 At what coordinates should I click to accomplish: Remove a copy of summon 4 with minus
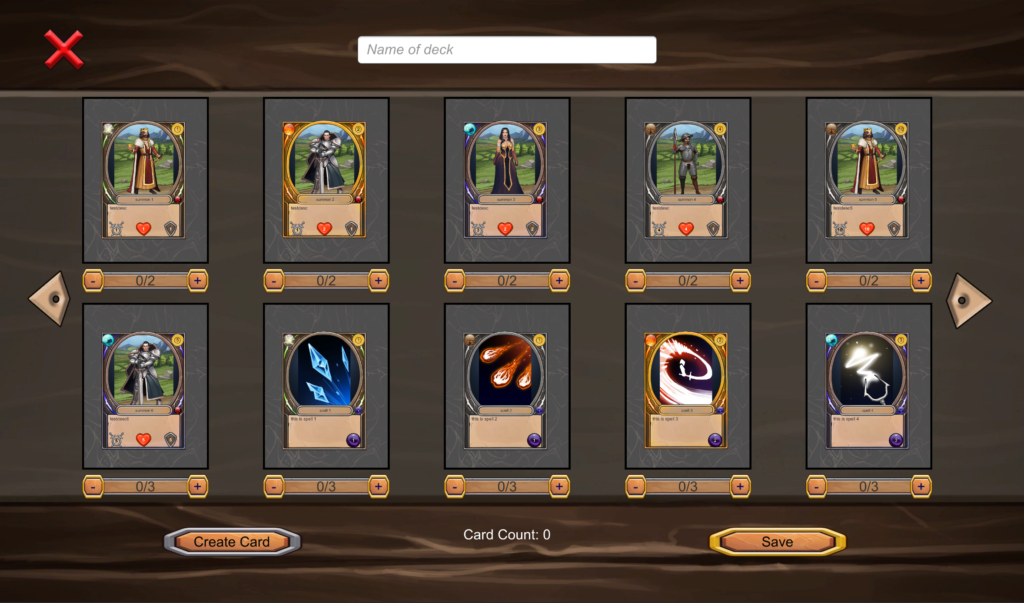pyautogui.click(x=636, y=281)
